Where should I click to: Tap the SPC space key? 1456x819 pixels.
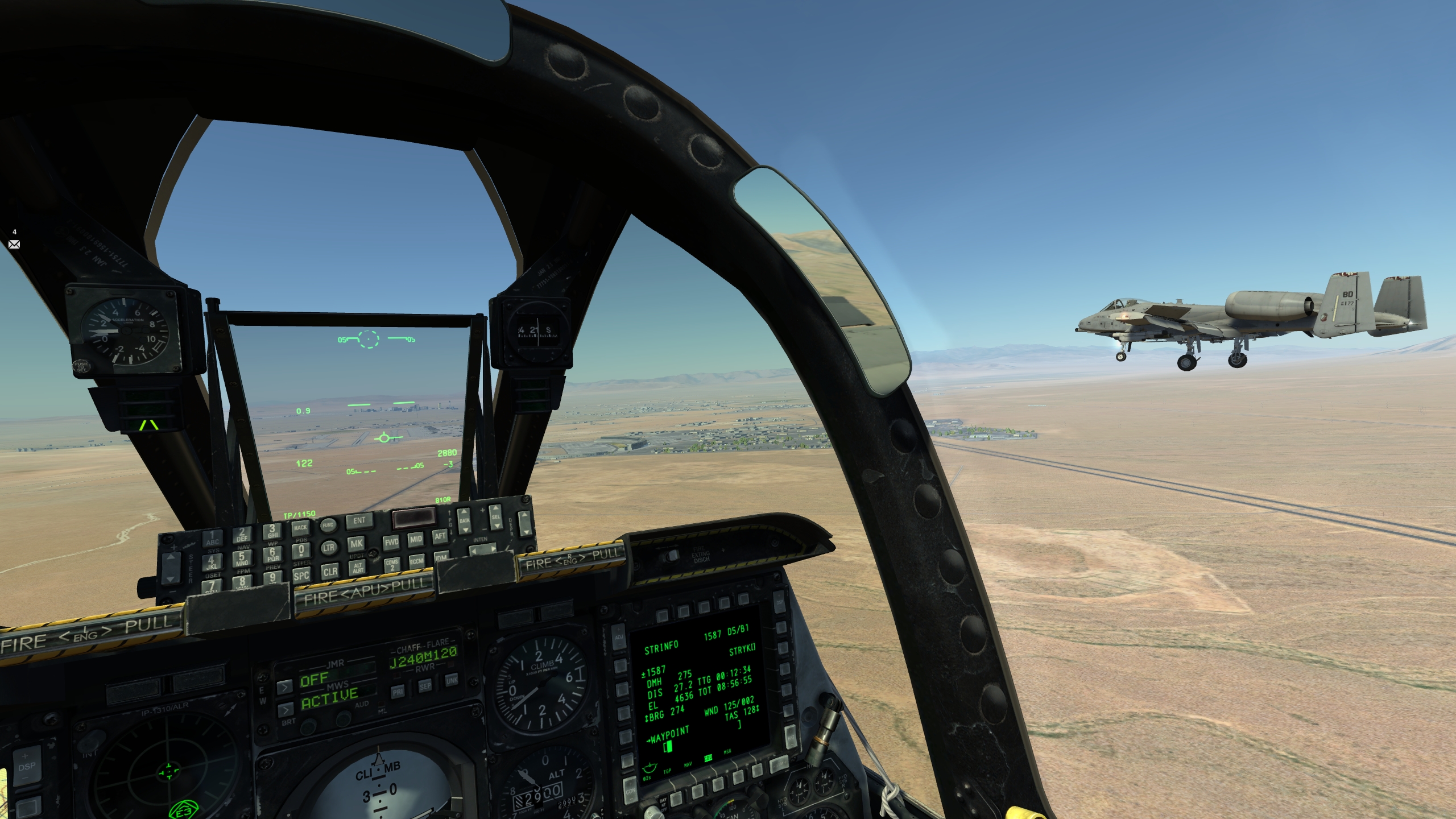click(x=301, y=575)
